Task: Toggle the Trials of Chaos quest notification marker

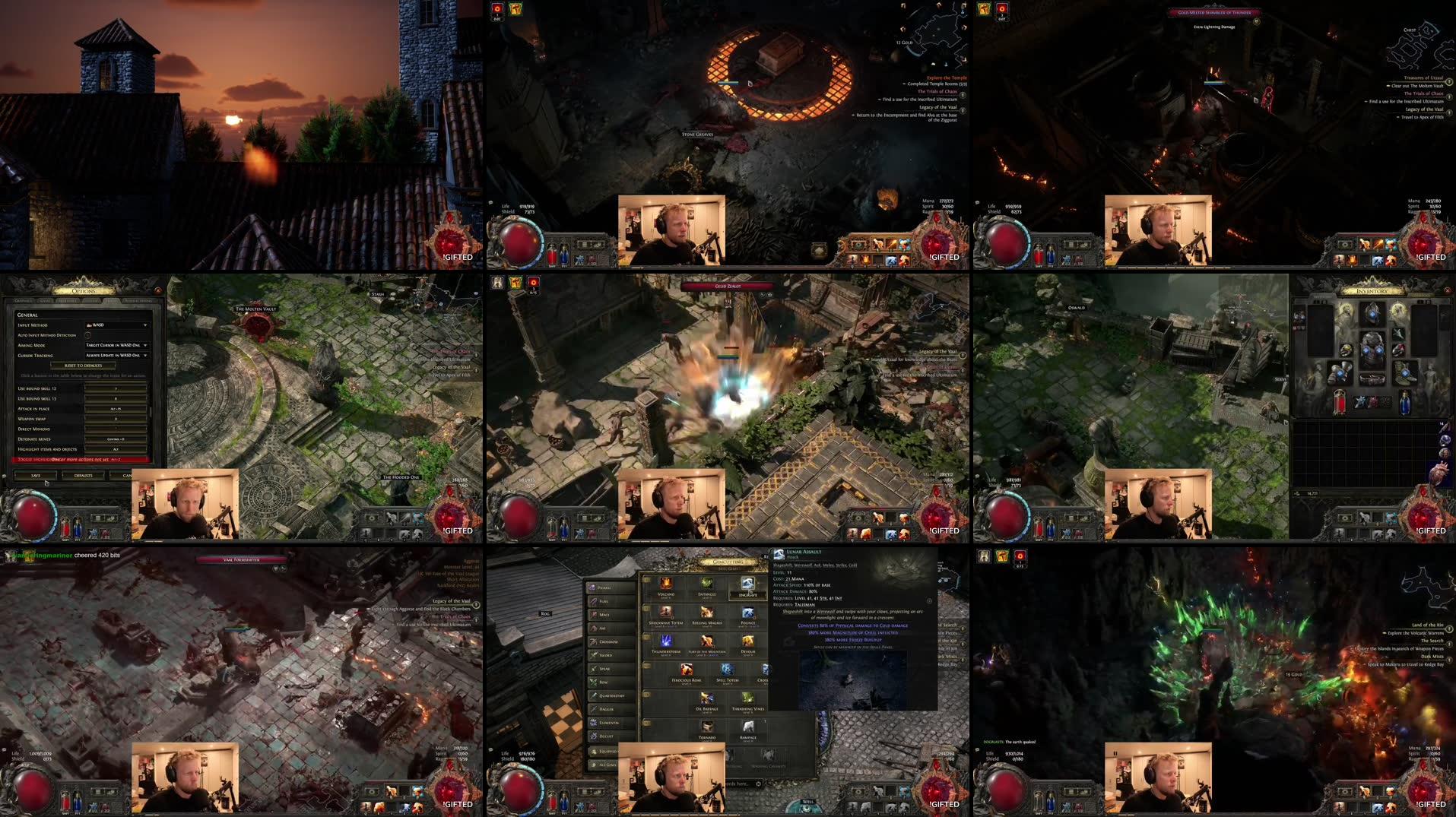Action: coord(963,97)
